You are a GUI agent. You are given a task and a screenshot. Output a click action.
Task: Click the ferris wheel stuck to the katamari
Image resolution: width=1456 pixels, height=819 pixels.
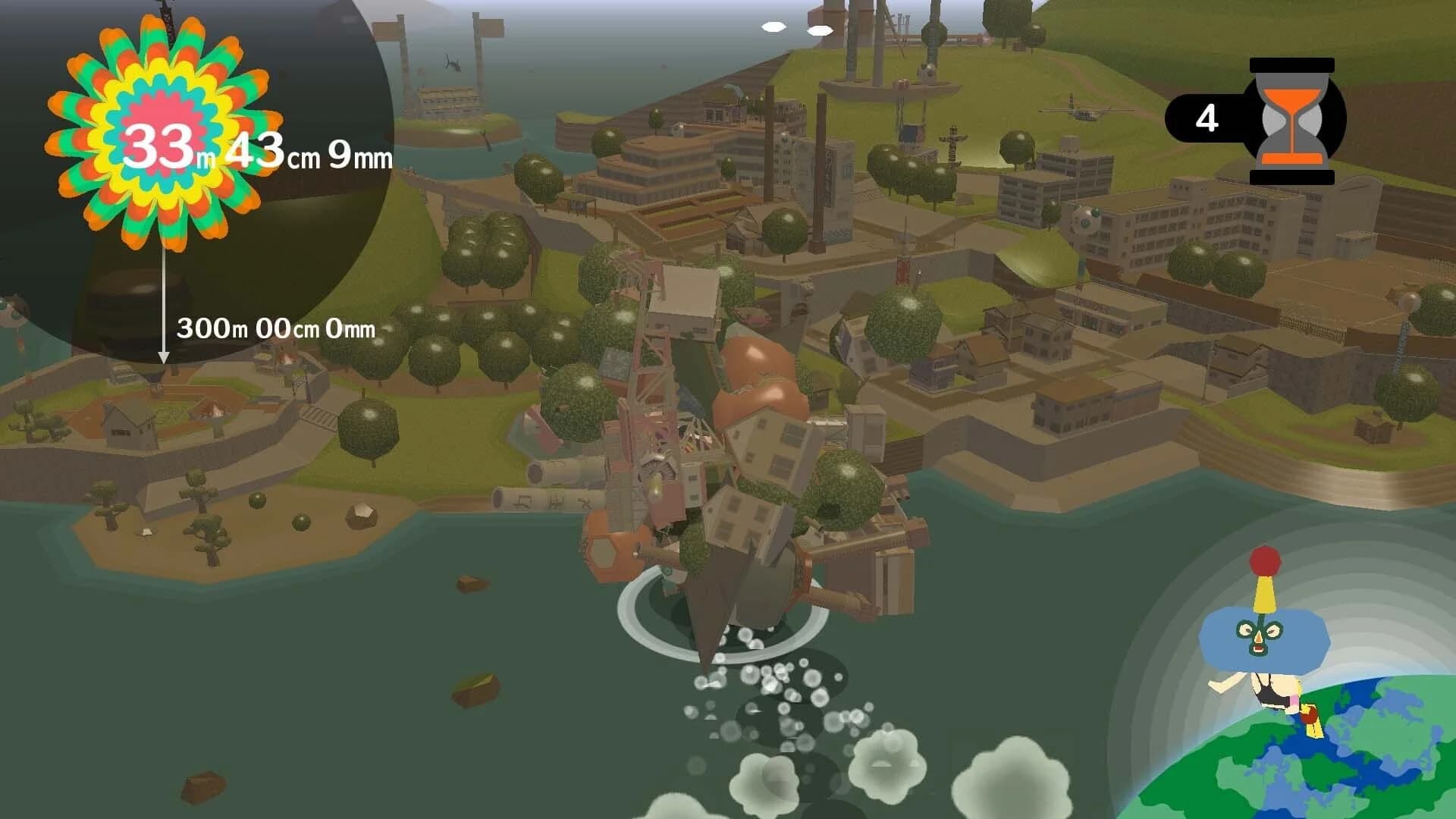point(658,470)
